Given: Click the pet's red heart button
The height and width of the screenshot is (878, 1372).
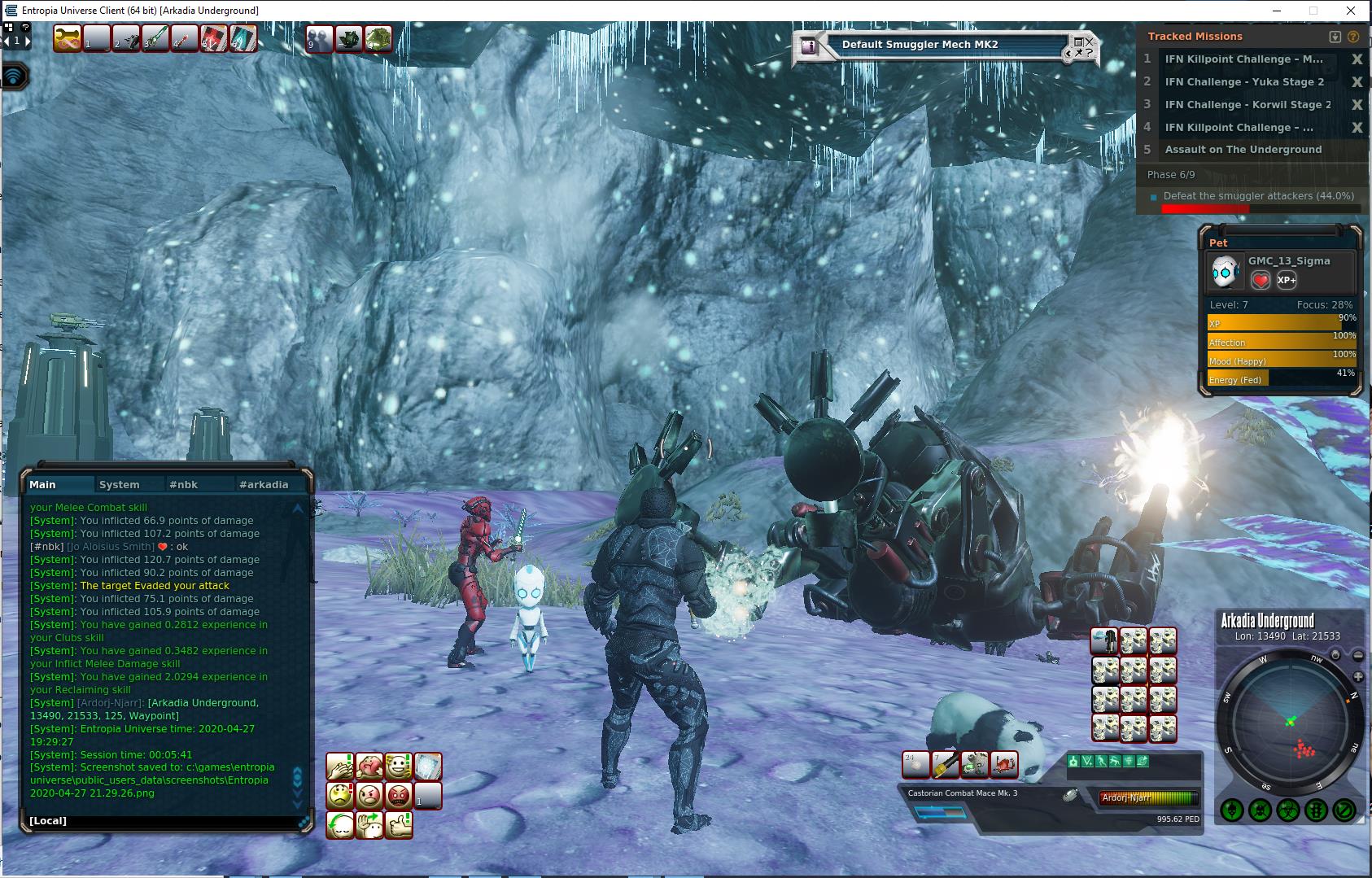Looking at the screenshot, I should point(1260,280).
